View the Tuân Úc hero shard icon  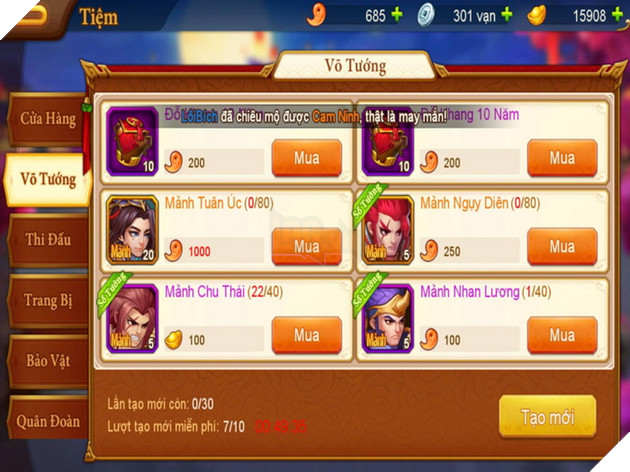point(133,231)
